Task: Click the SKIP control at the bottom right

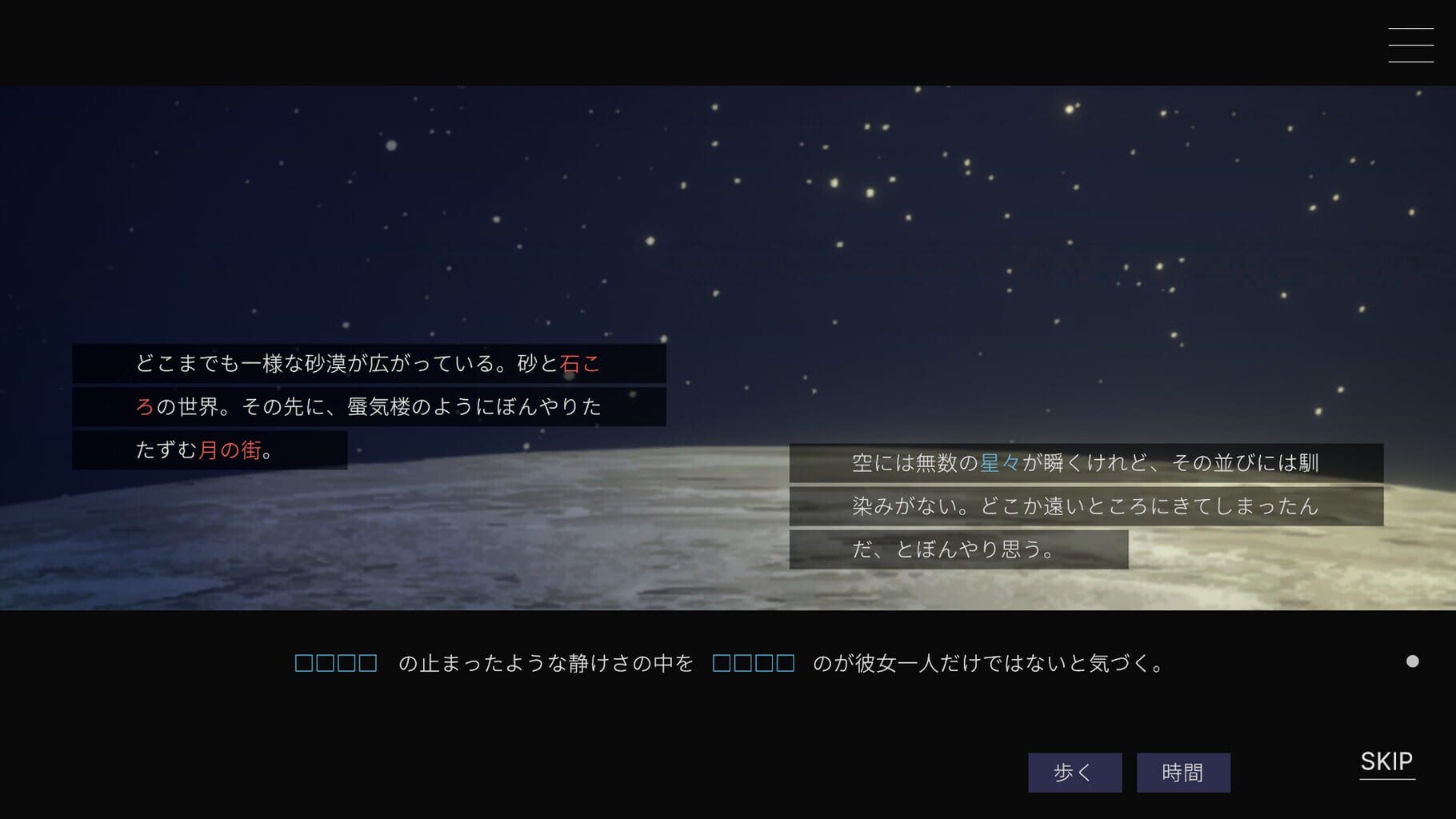Action: pos(1387,762)
